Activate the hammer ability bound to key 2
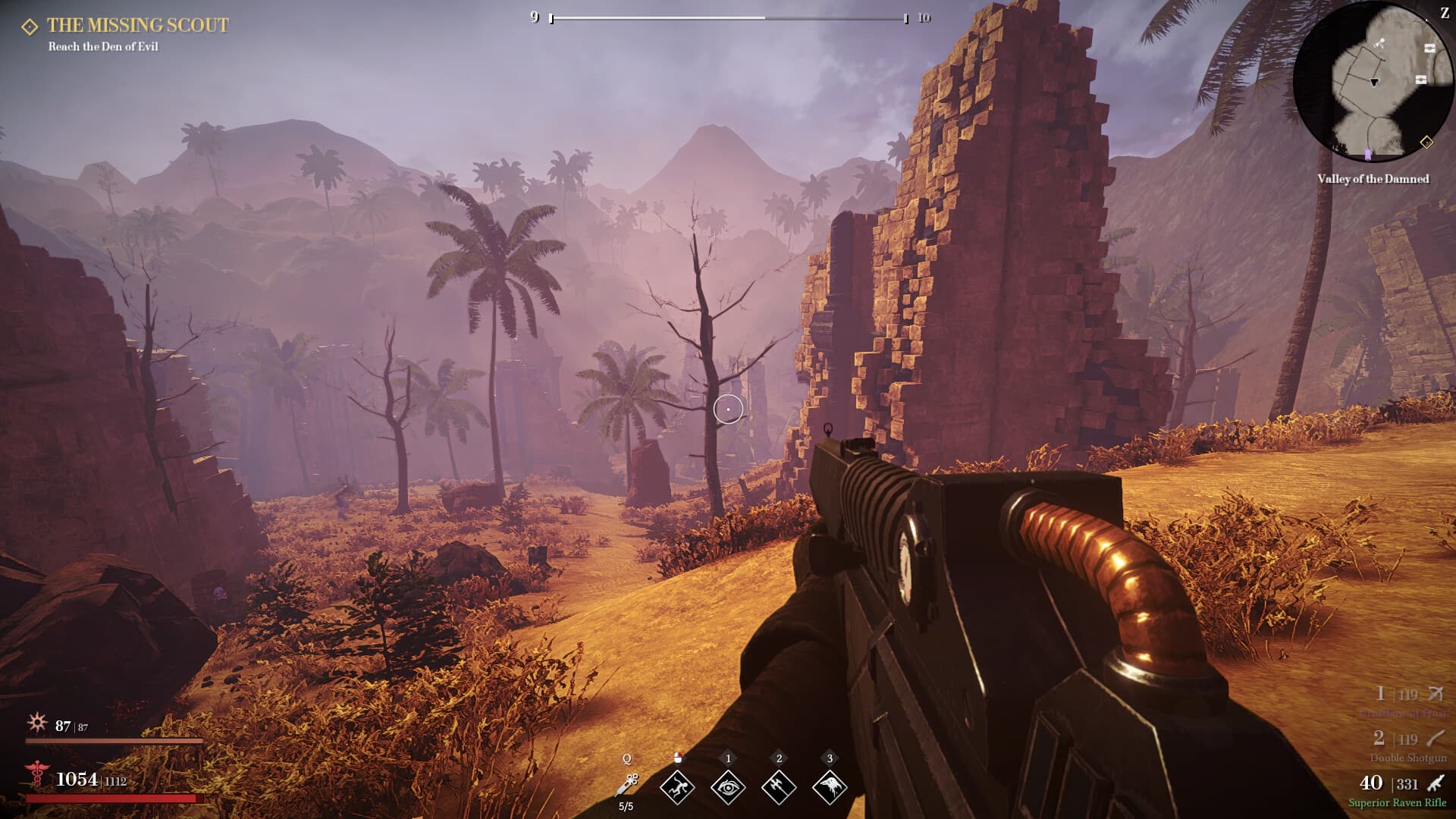The image size is (1456, 819). 779,786
